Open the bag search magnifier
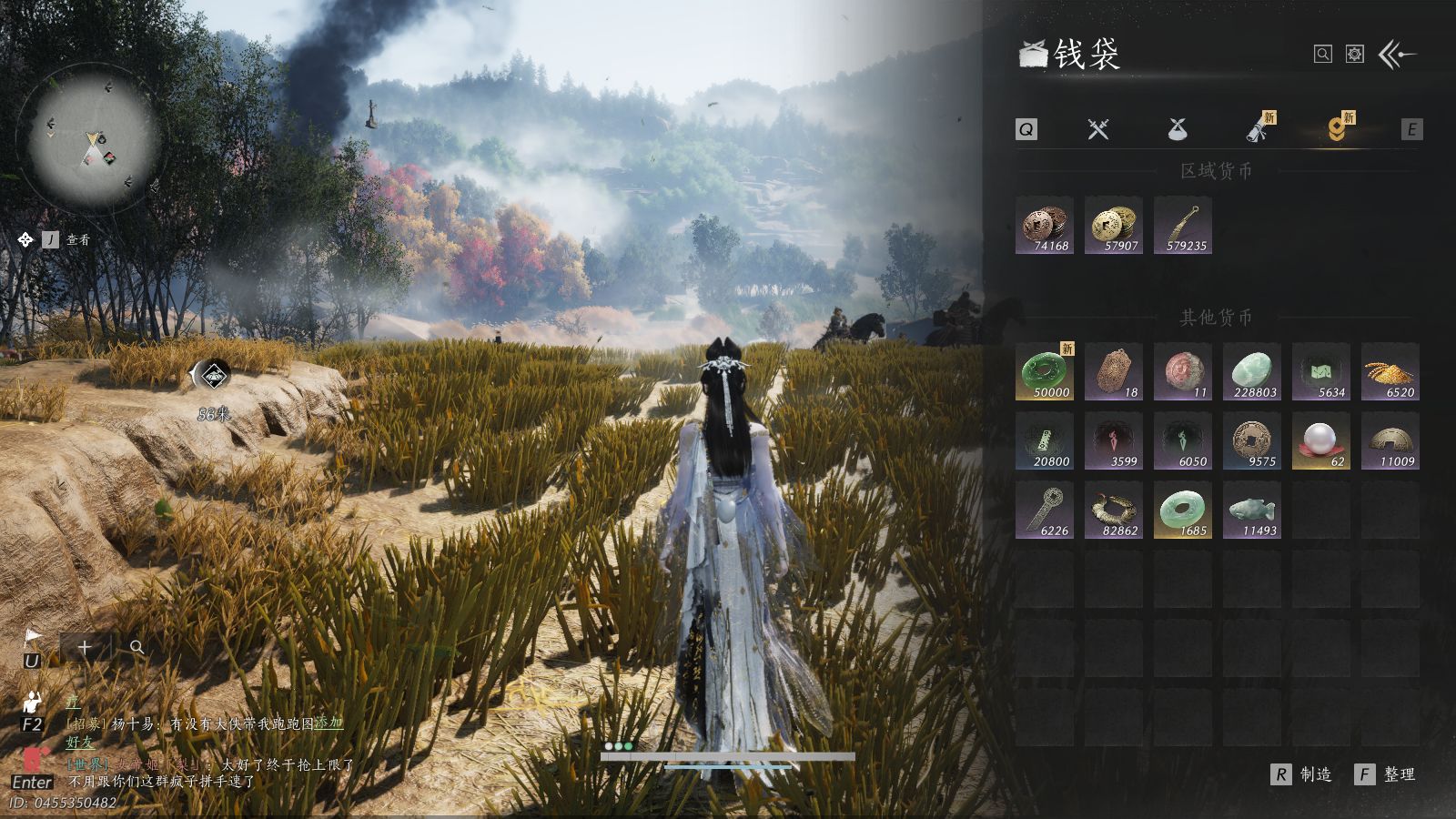 pos(1322,55)
